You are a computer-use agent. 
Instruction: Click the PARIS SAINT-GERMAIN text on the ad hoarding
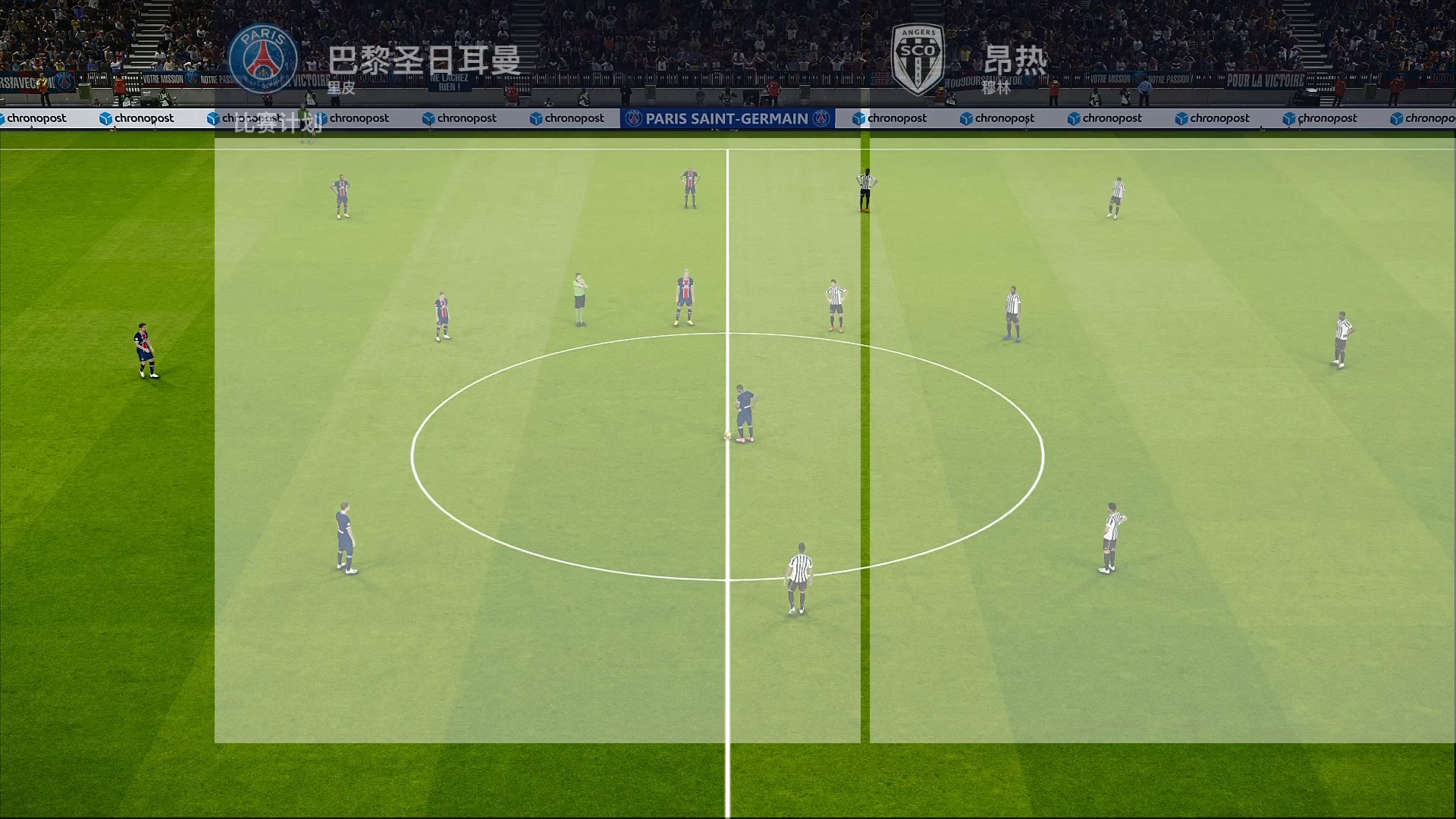[726, 118]
